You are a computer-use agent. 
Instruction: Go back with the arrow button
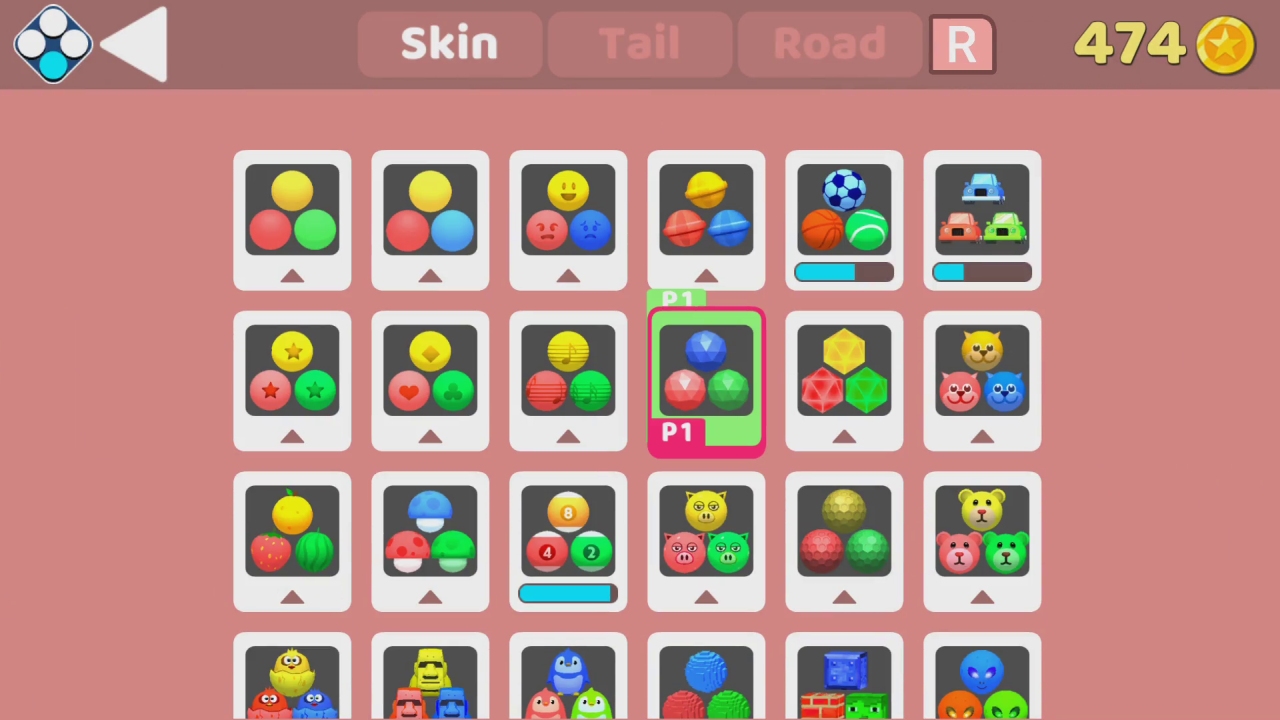135,43
